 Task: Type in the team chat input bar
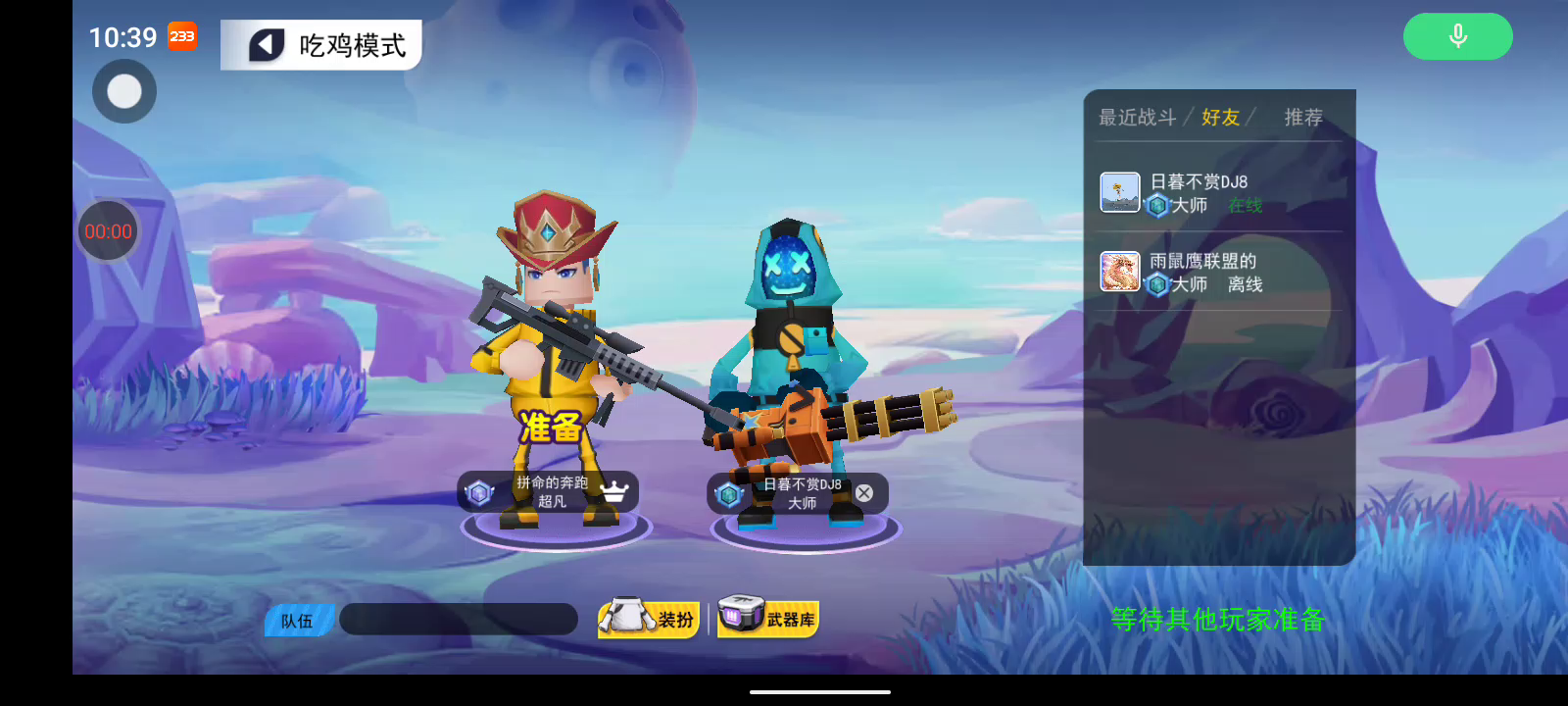click(x=459, y=620)
